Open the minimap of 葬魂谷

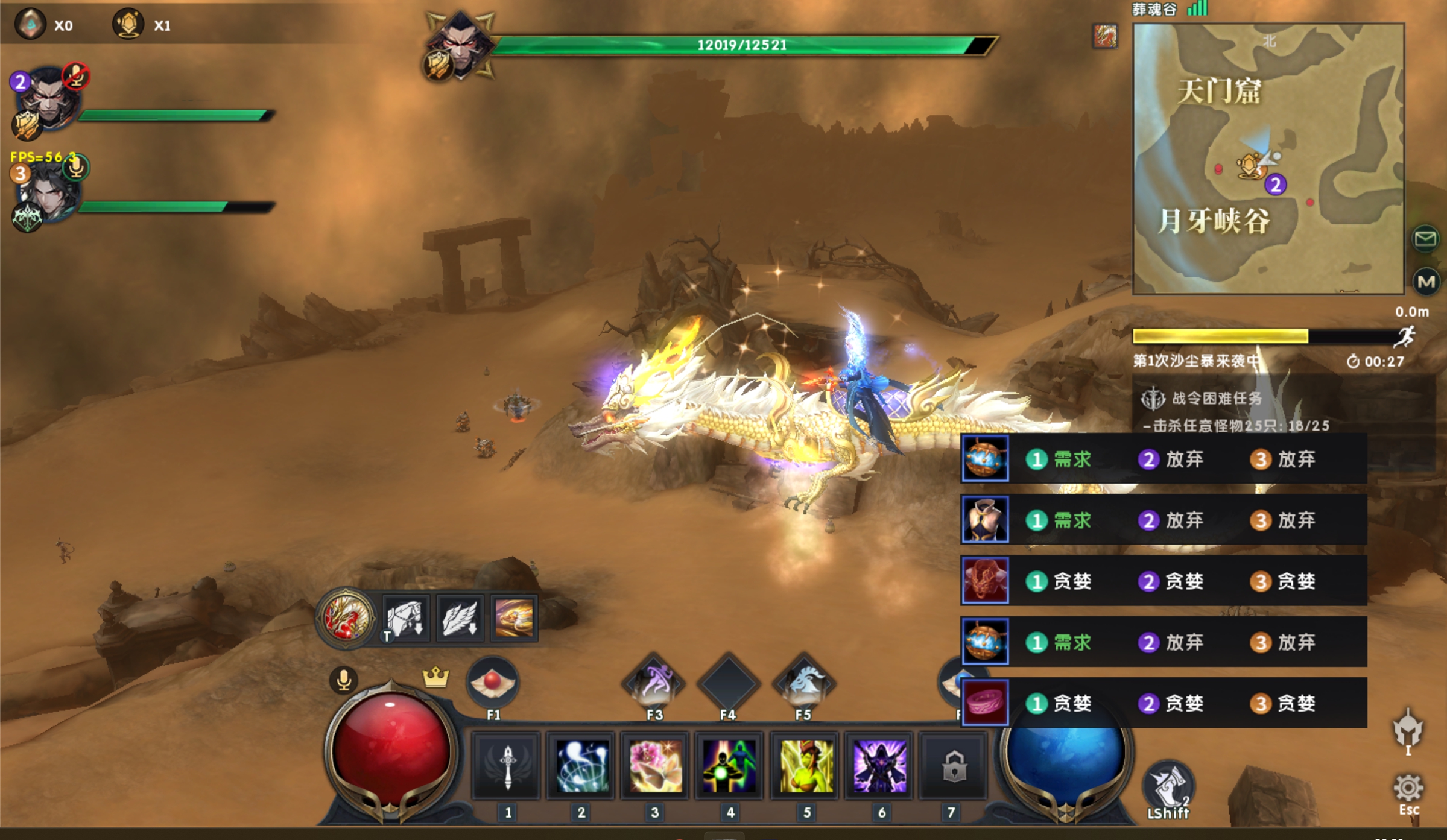coord(1268,159)
